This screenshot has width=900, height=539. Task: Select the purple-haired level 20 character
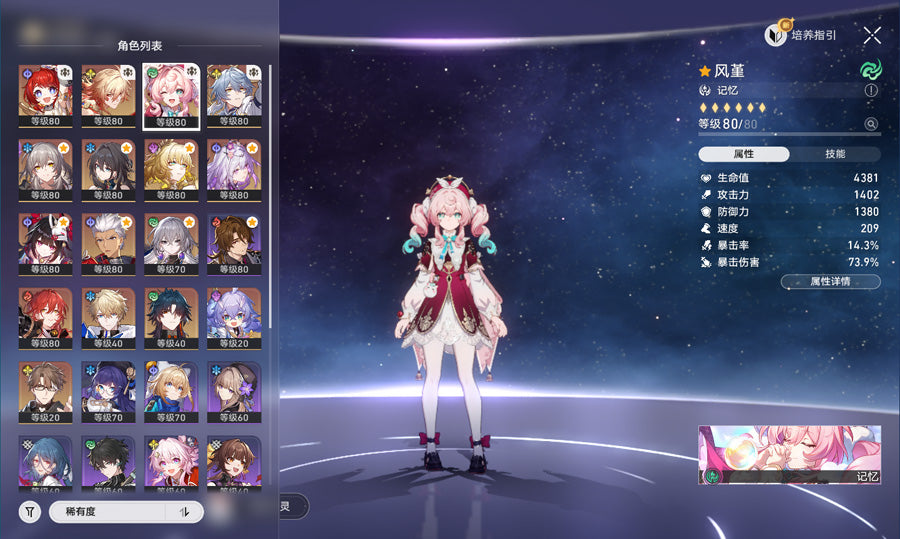point(234,318)
